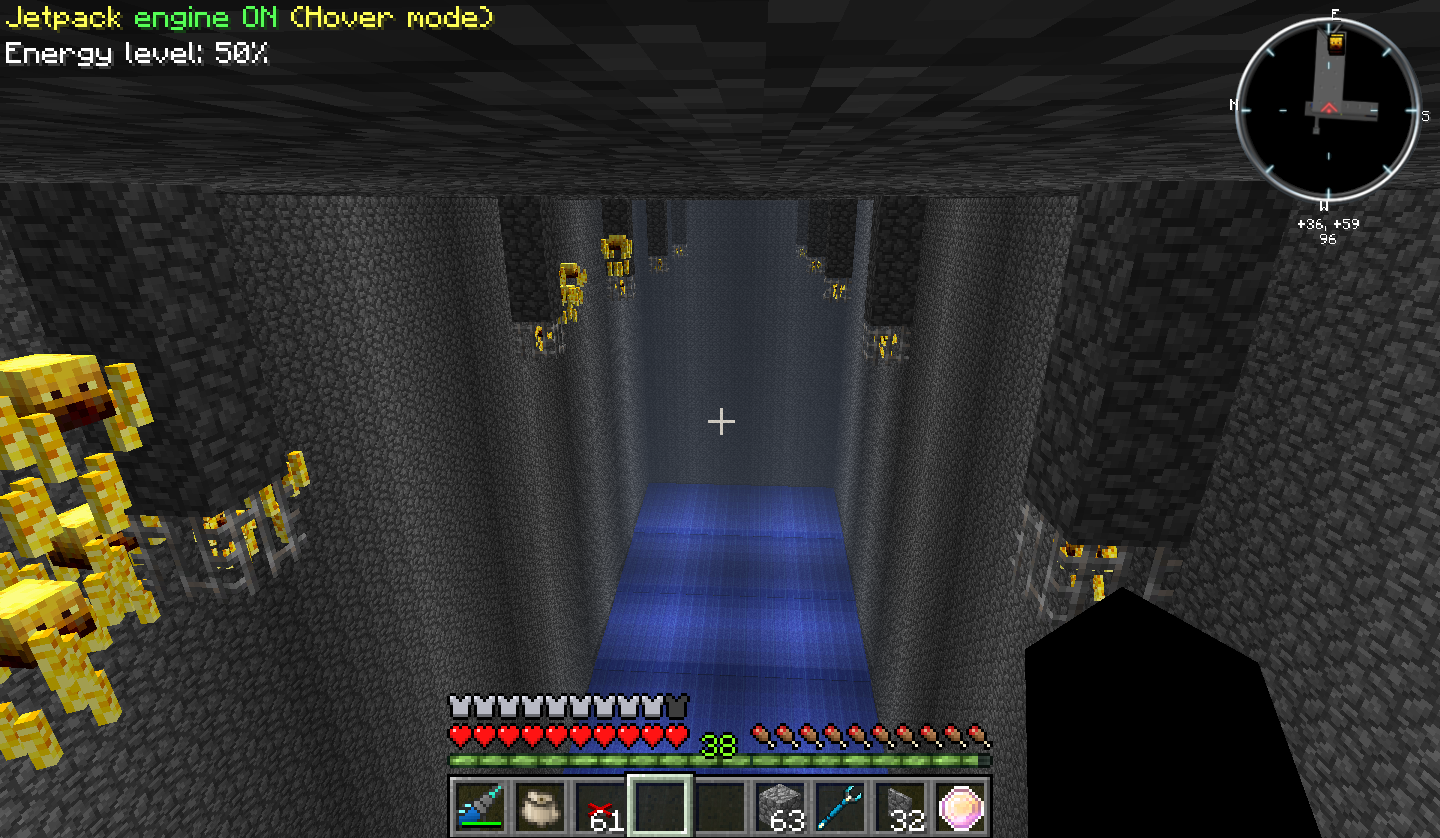
Task: Click the circular minimap
Action: 1328,109
